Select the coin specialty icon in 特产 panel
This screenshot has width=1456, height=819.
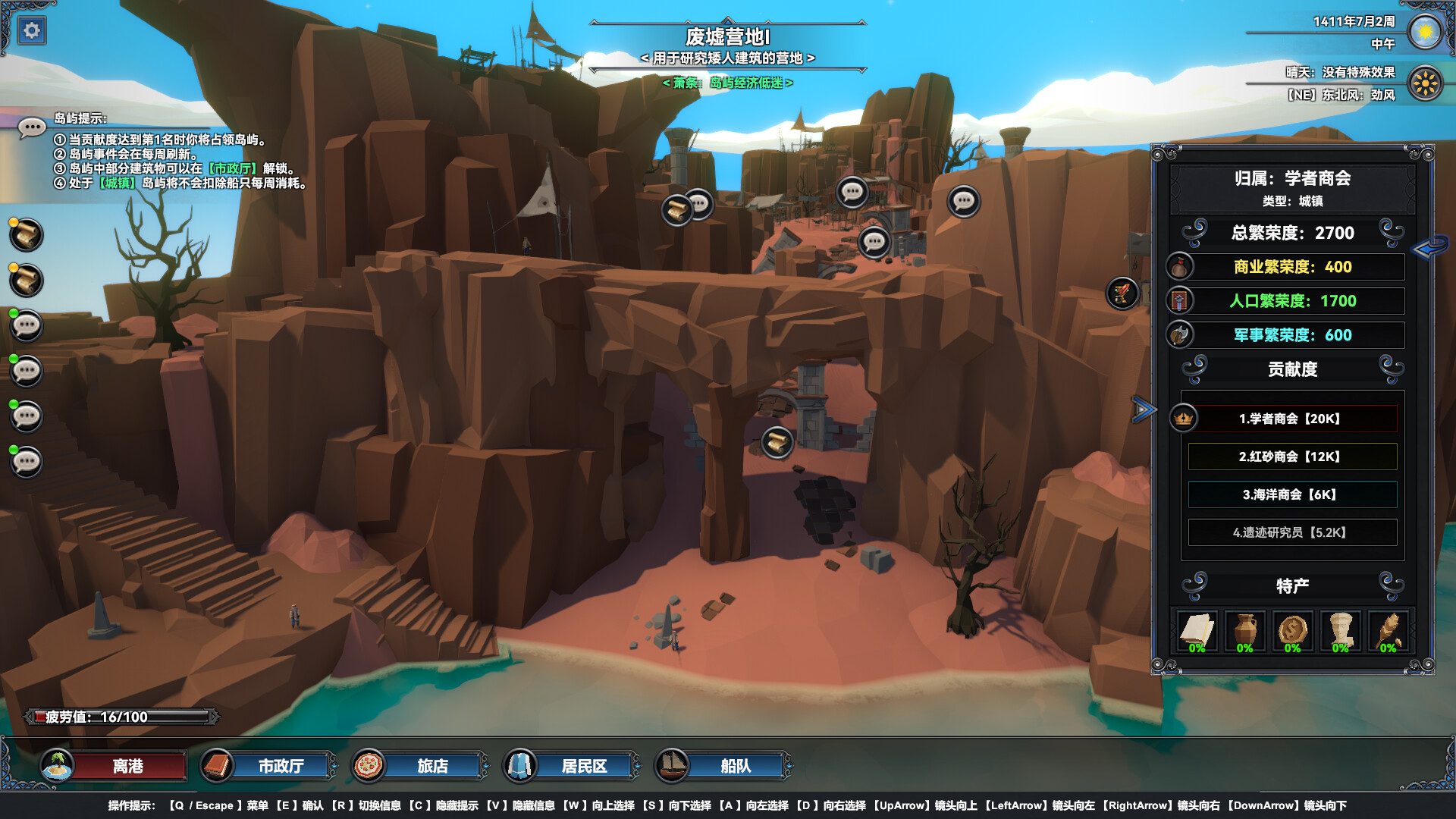point(1293,629)
